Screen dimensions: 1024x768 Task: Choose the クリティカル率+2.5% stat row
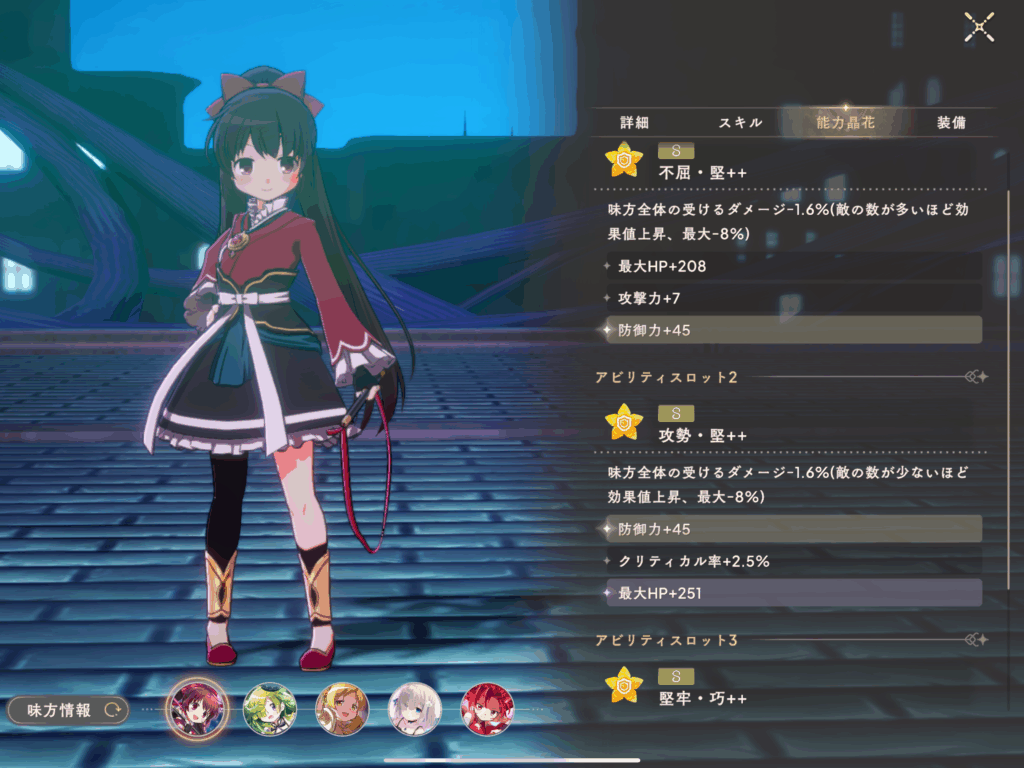pyautogui.click(x=793, y=561)
